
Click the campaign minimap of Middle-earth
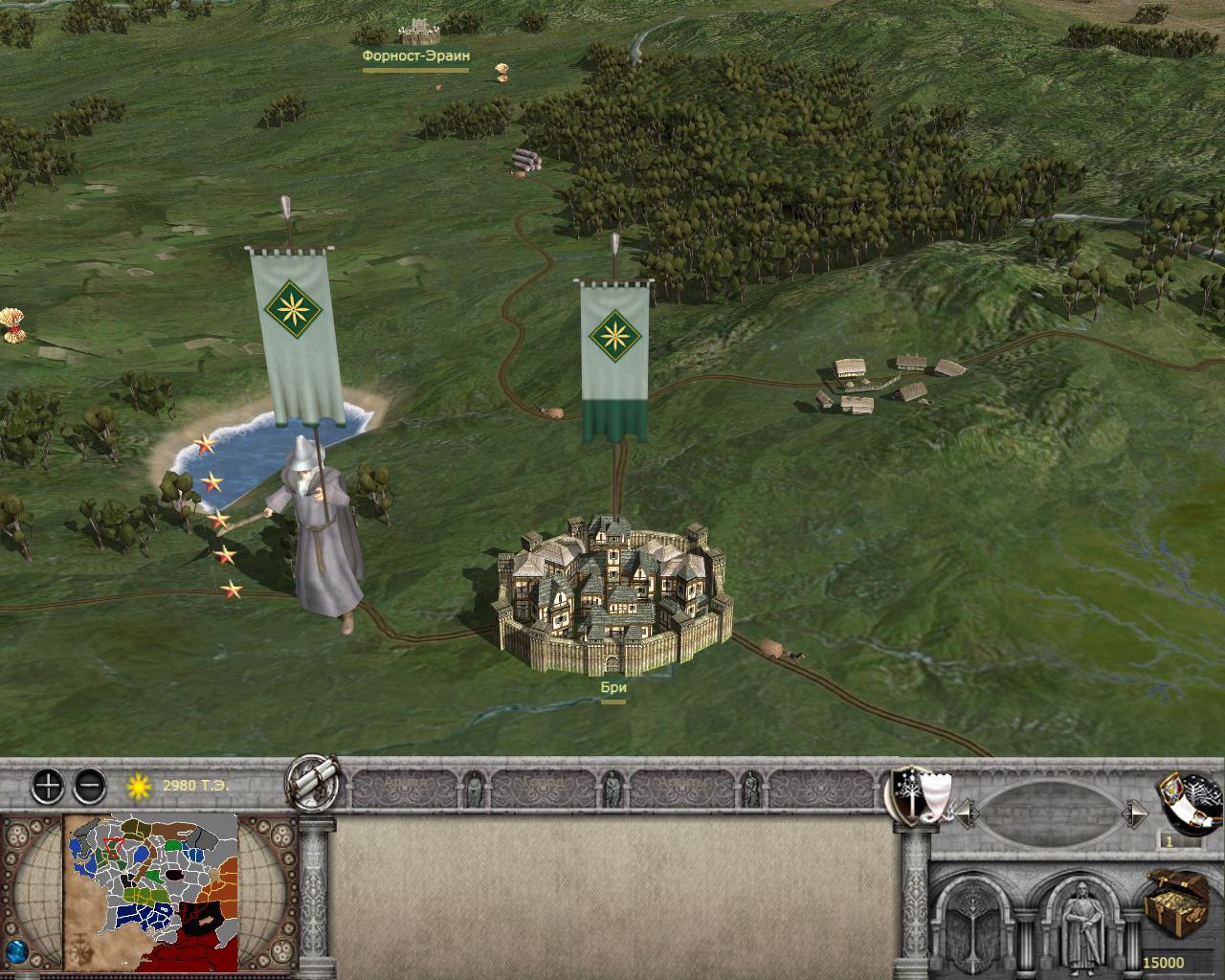pos(151,892)
